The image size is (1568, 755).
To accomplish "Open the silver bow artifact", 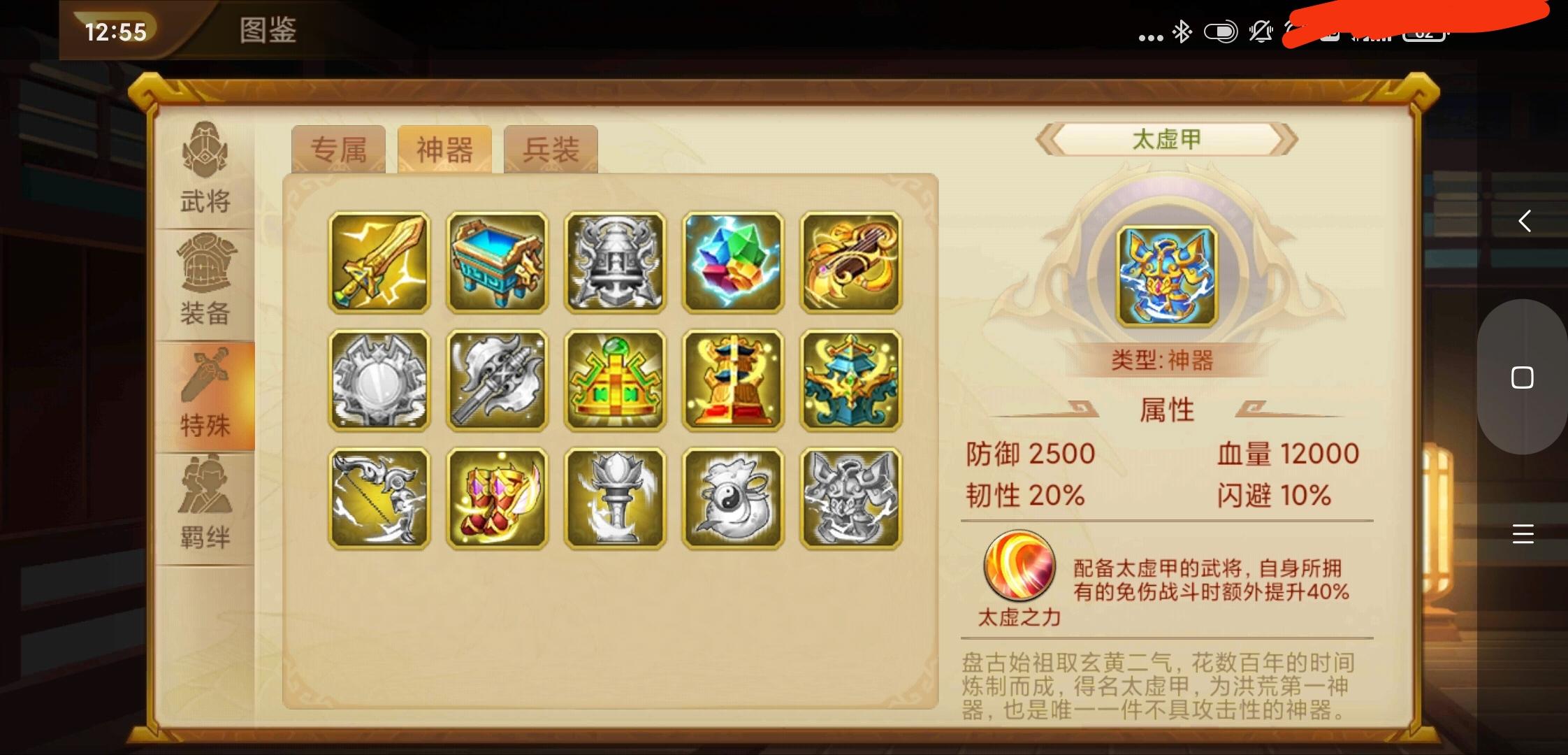I will [x=379, y=500].
